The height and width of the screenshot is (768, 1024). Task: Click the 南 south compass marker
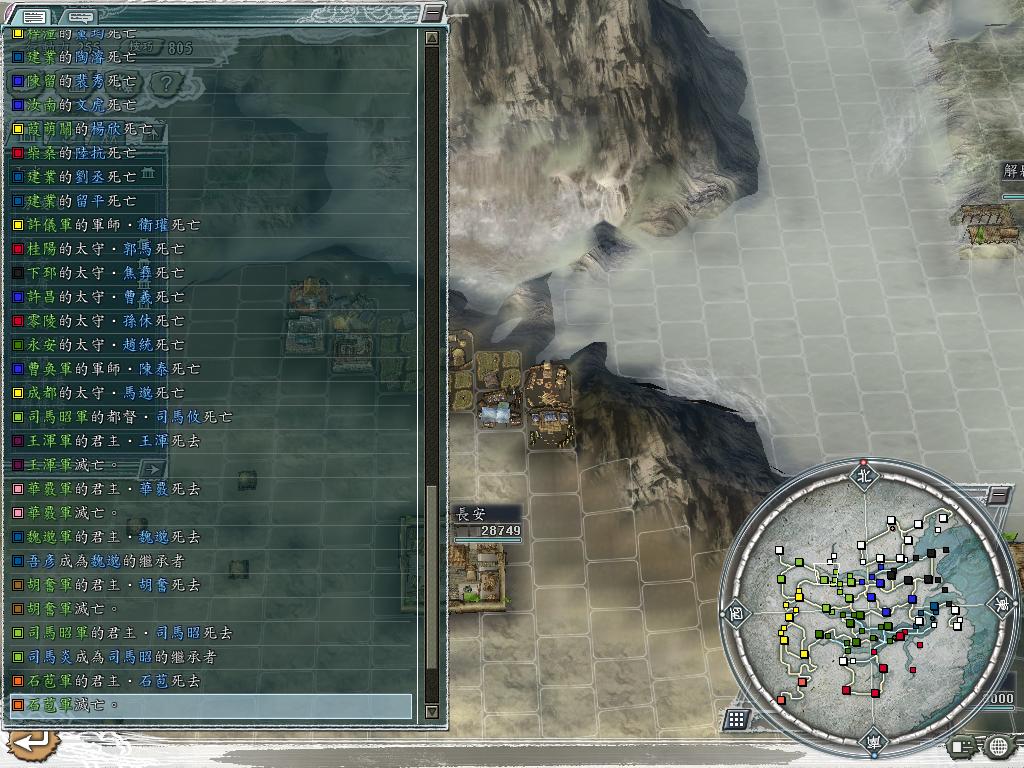871,741
